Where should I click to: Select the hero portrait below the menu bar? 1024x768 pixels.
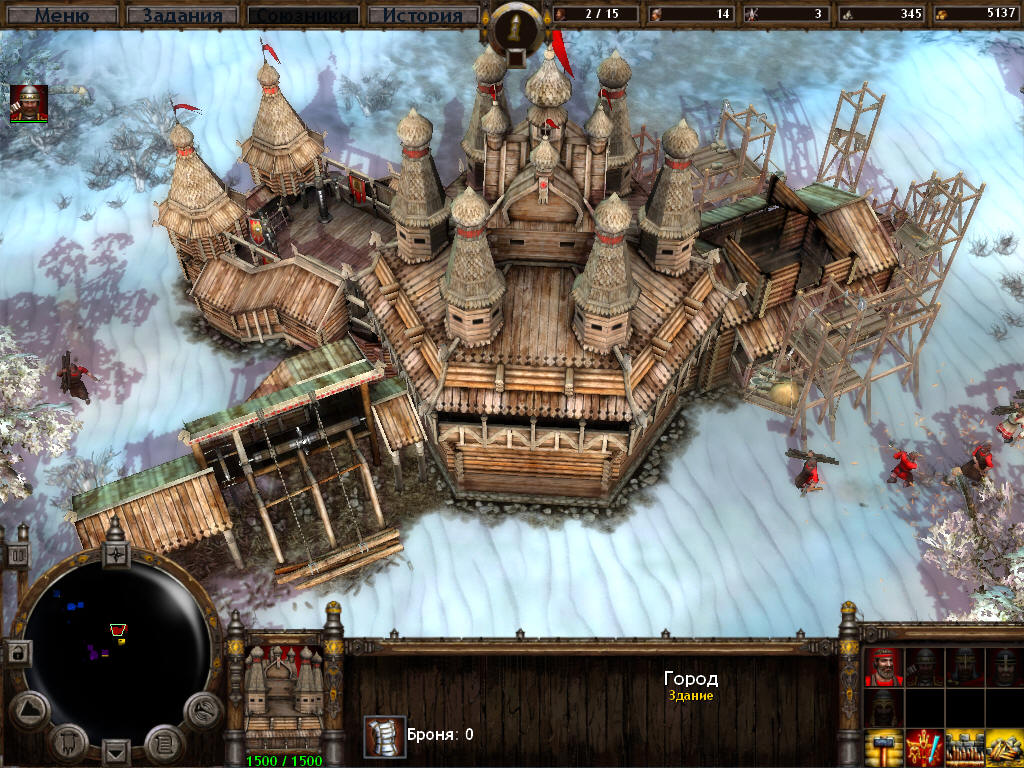[29, 104]
